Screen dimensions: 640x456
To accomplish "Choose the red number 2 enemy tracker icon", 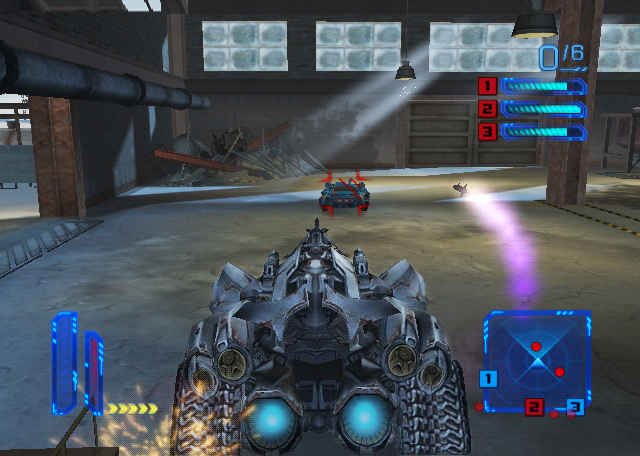I will point(487,109).
